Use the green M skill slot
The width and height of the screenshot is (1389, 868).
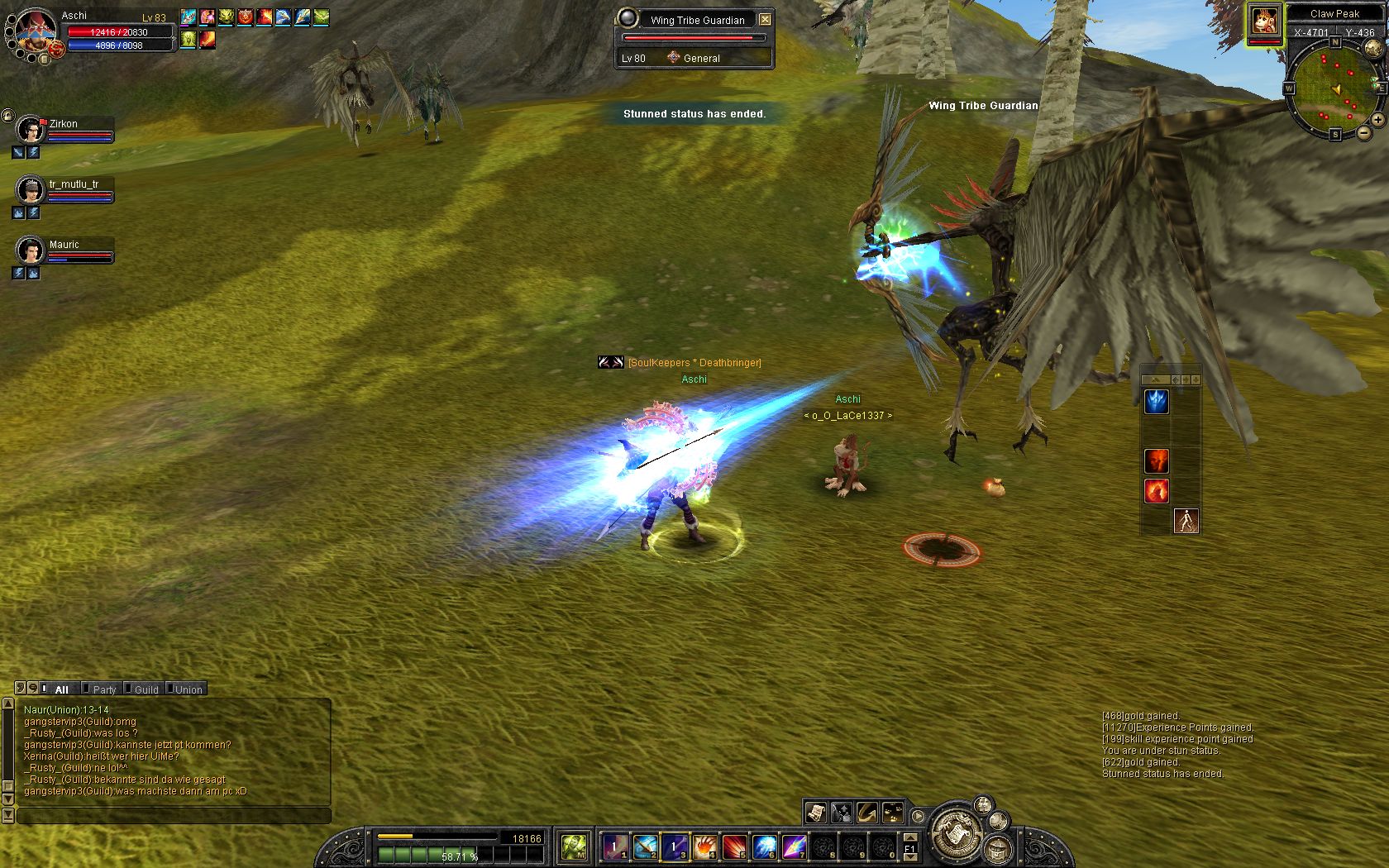(574, 846)
